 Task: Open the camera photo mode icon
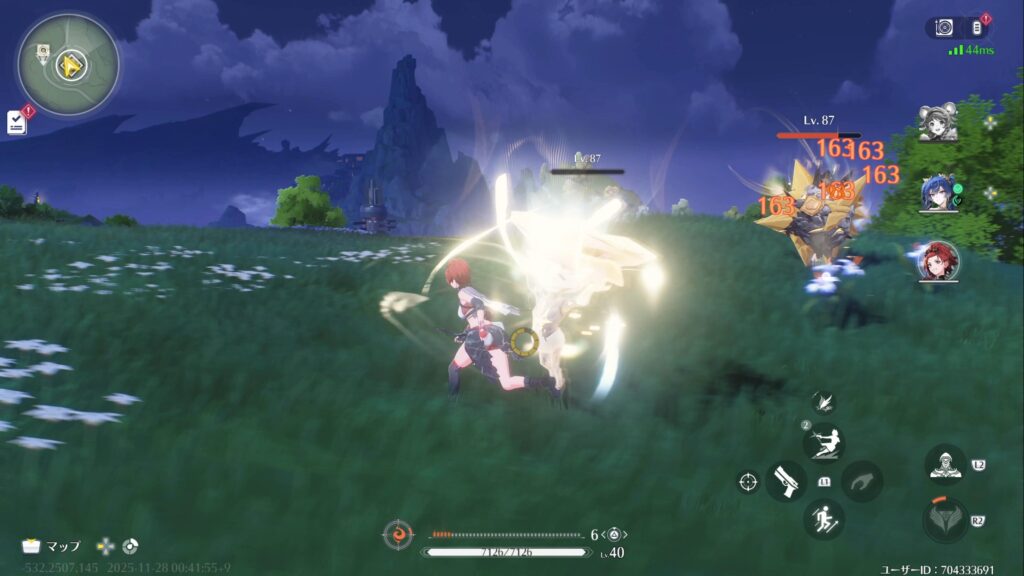[942, 28]
